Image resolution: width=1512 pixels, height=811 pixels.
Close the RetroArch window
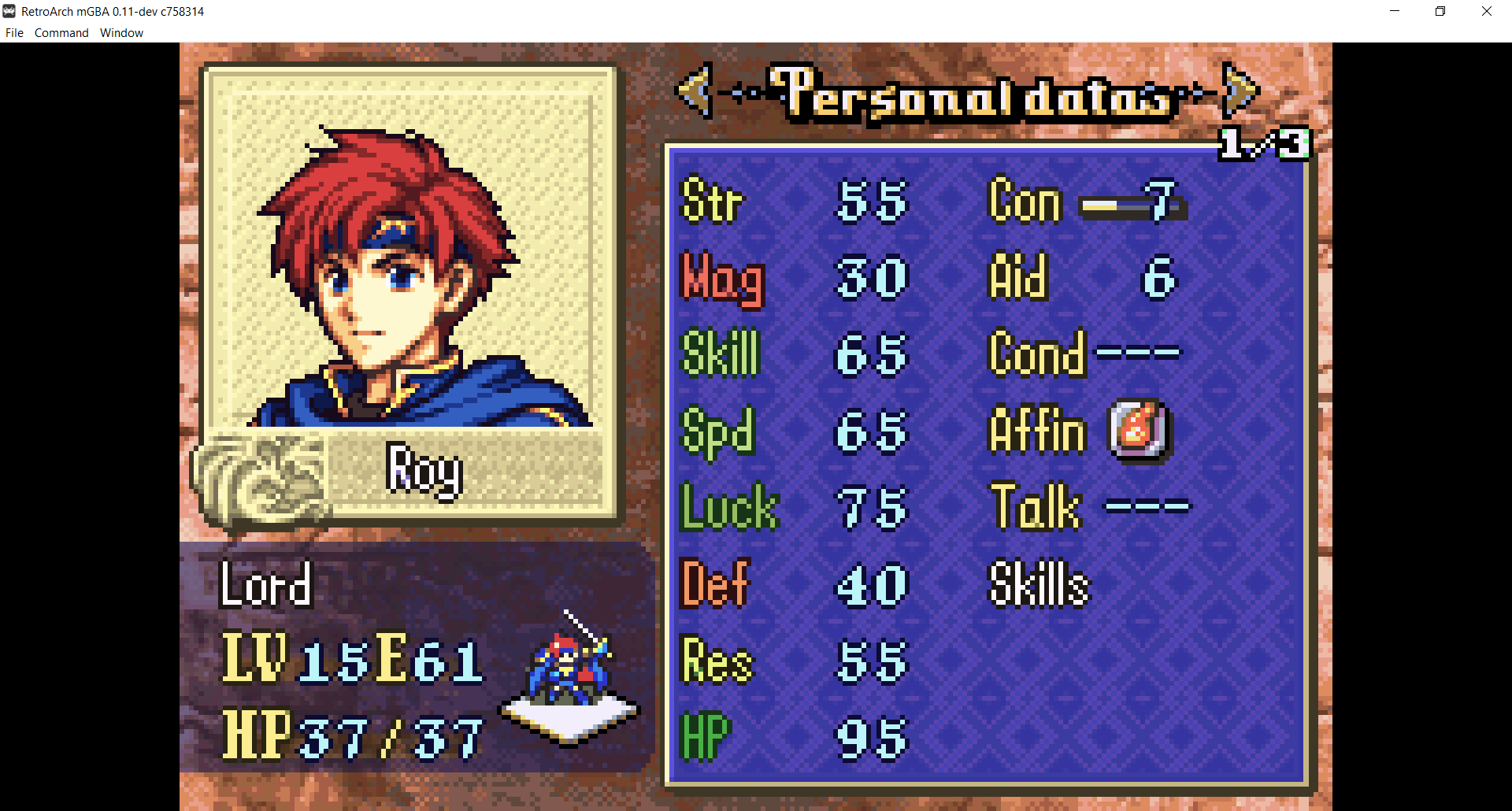(1486, 11)
